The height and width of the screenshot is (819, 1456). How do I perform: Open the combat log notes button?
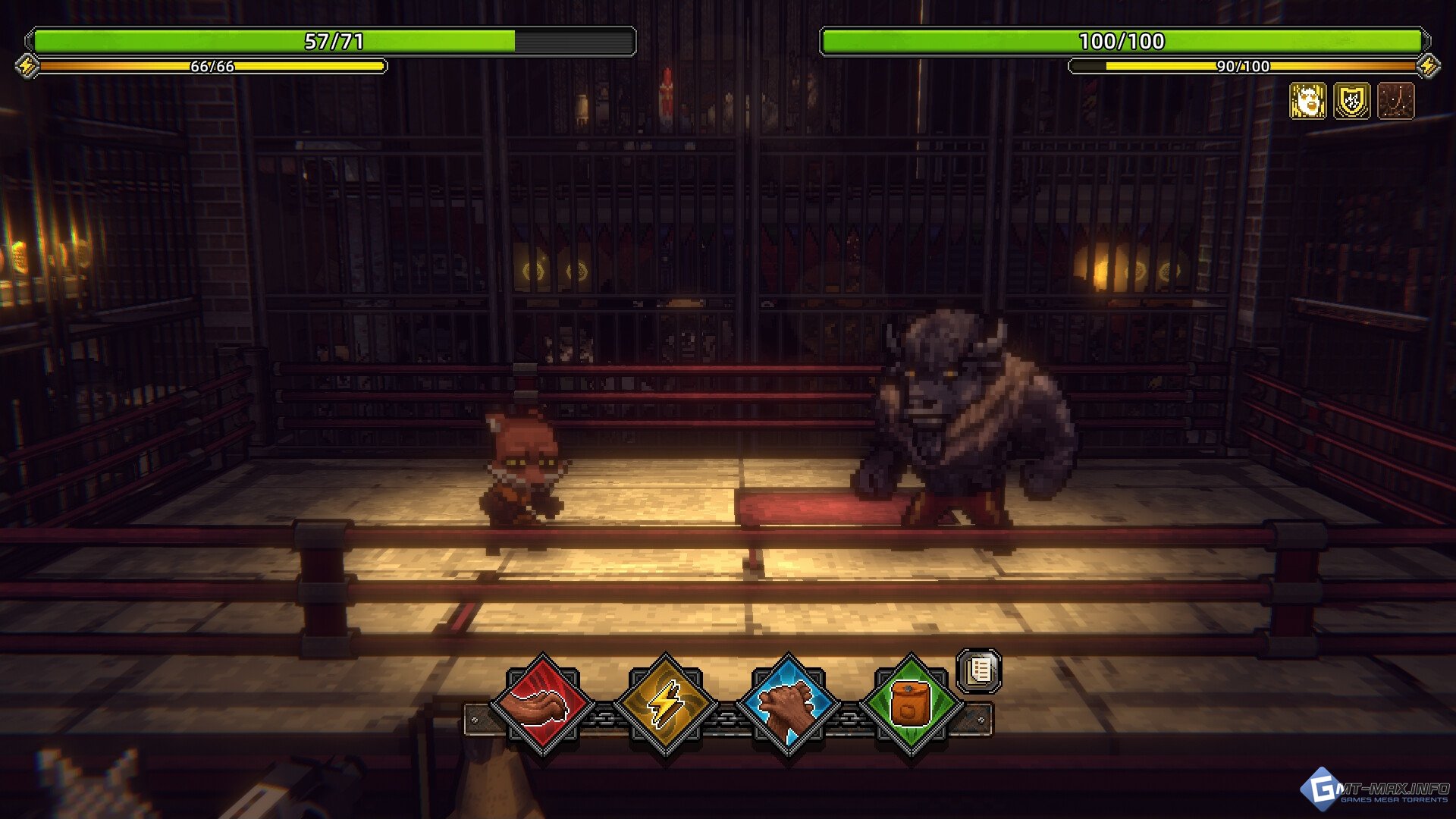(x=980, y=670)
